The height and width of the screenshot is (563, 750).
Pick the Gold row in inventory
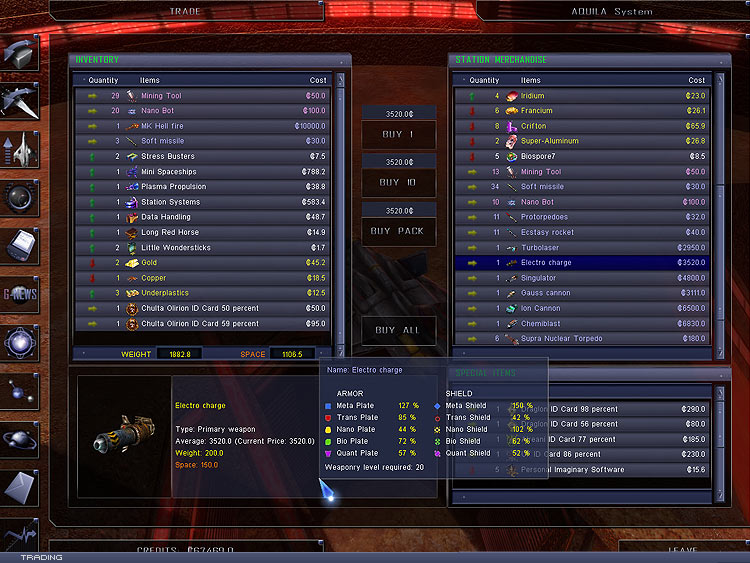click(200, 263)
